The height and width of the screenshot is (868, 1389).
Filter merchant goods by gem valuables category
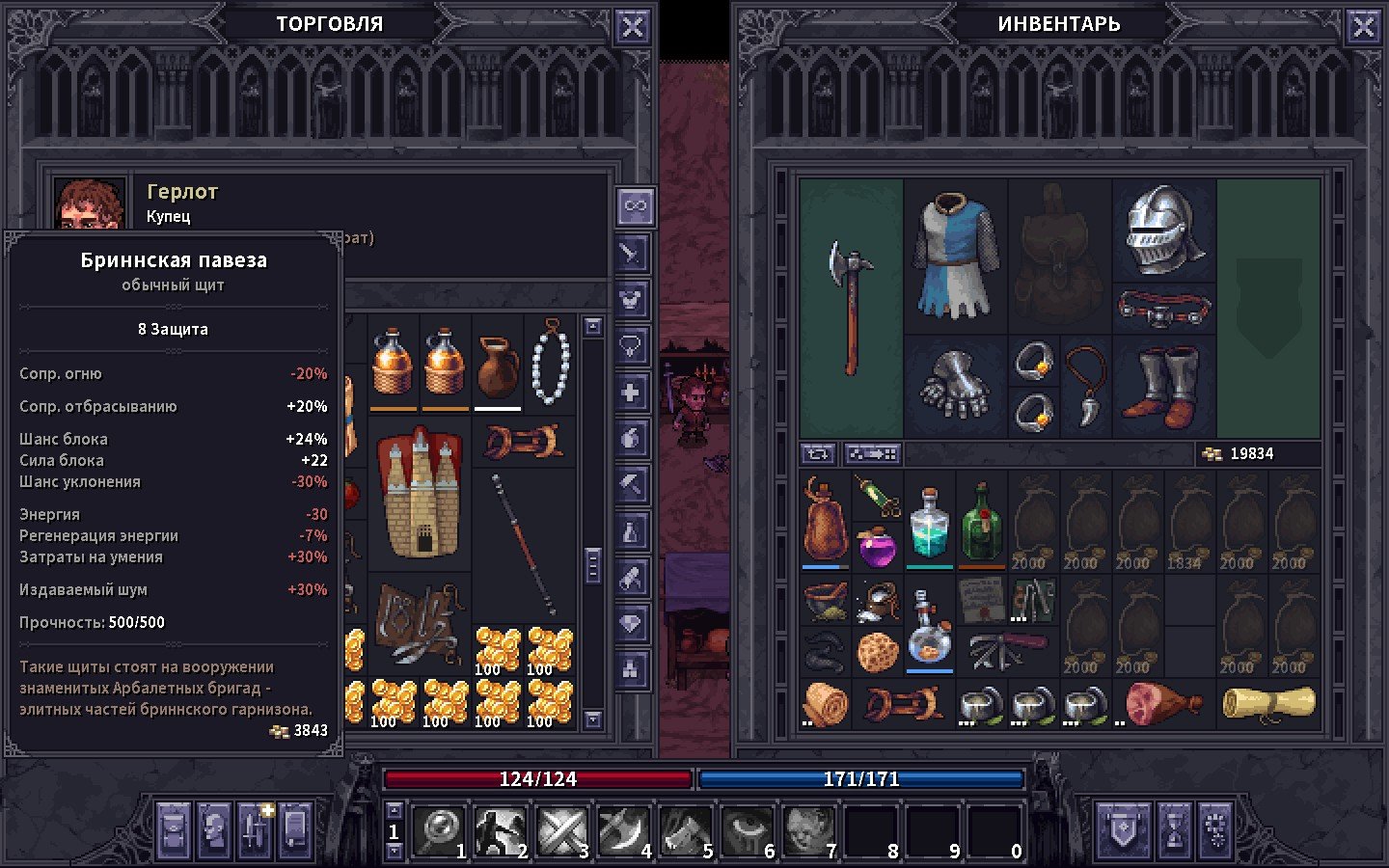coord(632,623)
